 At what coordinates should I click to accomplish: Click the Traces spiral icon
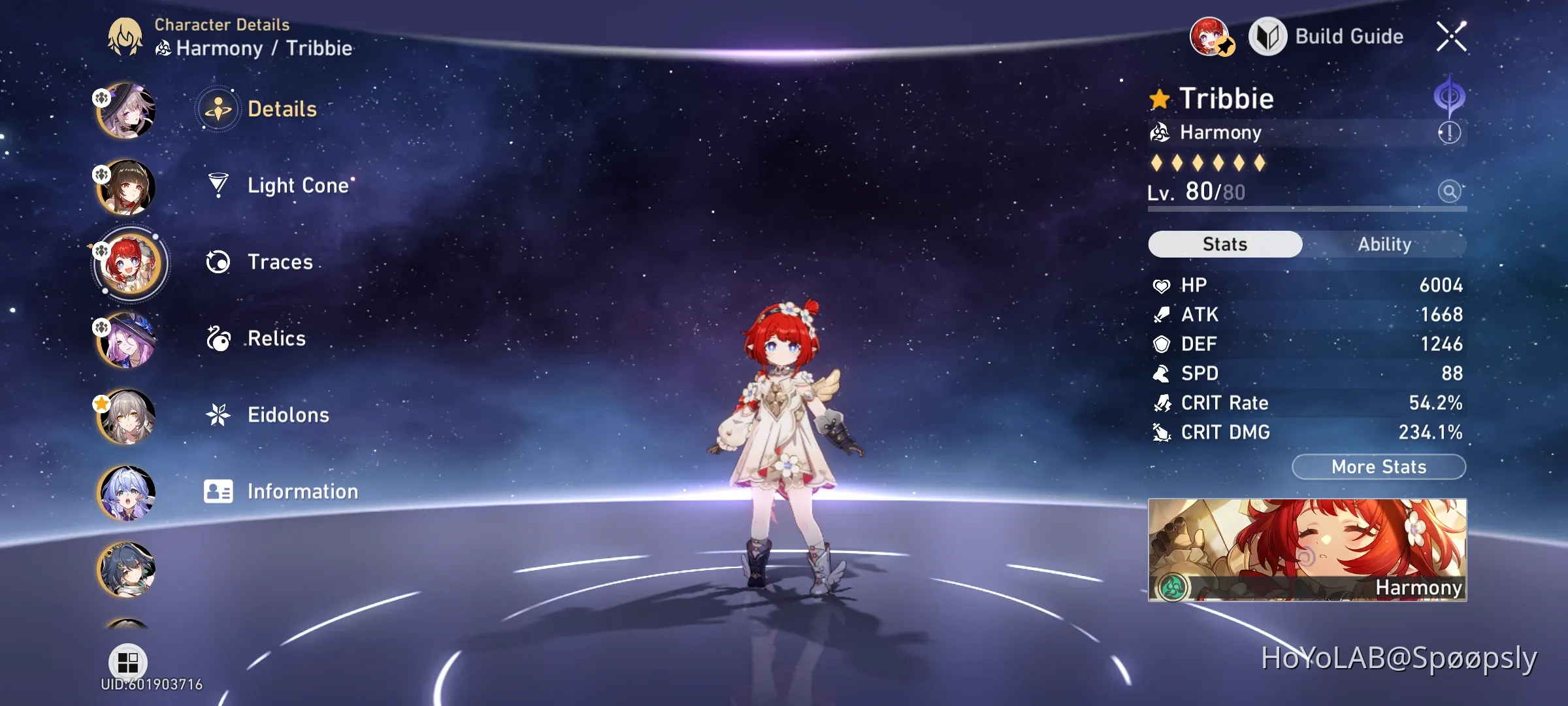217,261
